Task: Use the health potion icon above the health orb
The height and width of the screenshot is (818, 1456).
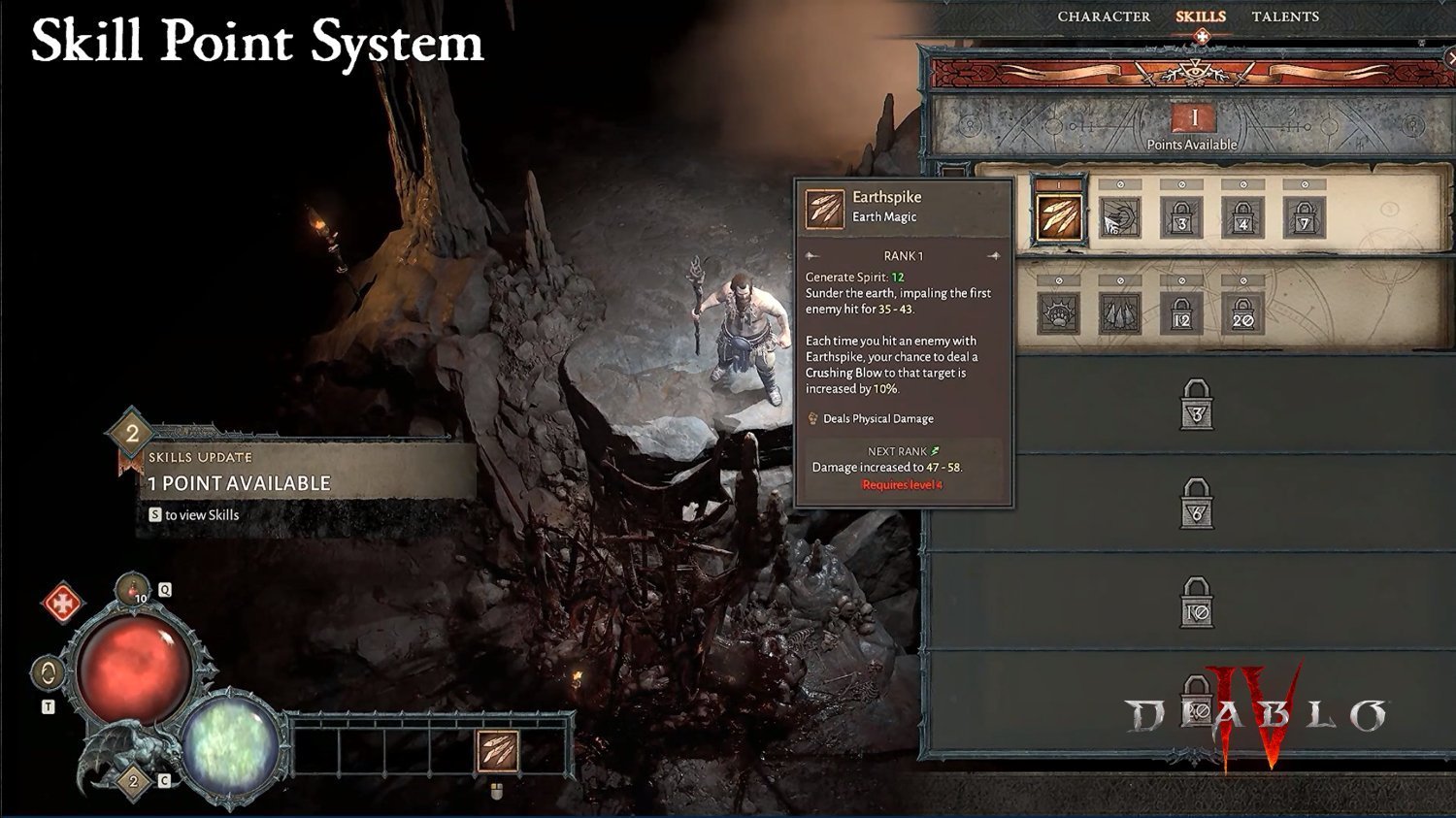Action: [x=133, y=589]
